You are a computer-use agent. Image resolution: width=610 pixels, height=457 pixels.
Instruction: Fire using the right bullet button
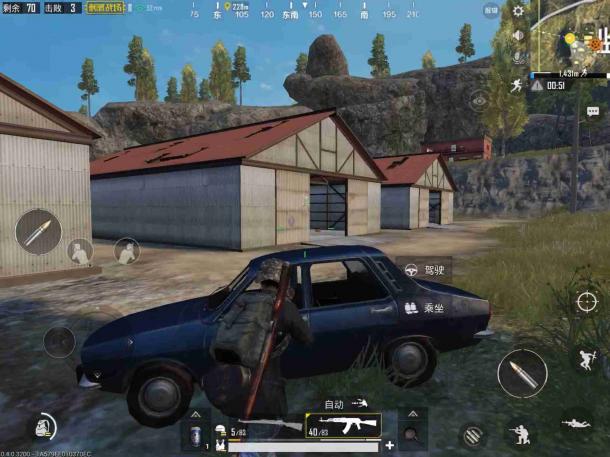pyautogui.click(x=522, y=372)
